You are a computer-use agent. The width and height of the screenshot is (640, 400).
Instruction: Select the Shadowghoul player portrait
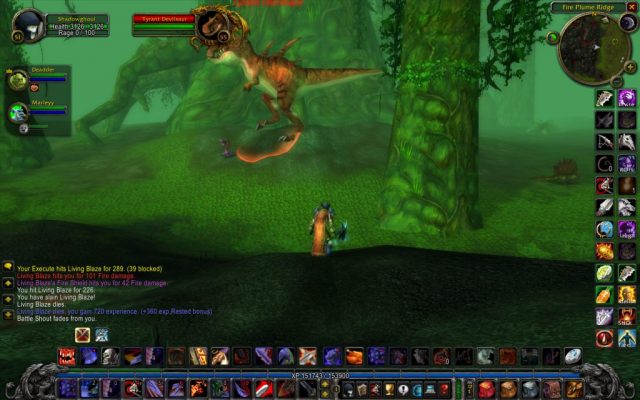30,24
